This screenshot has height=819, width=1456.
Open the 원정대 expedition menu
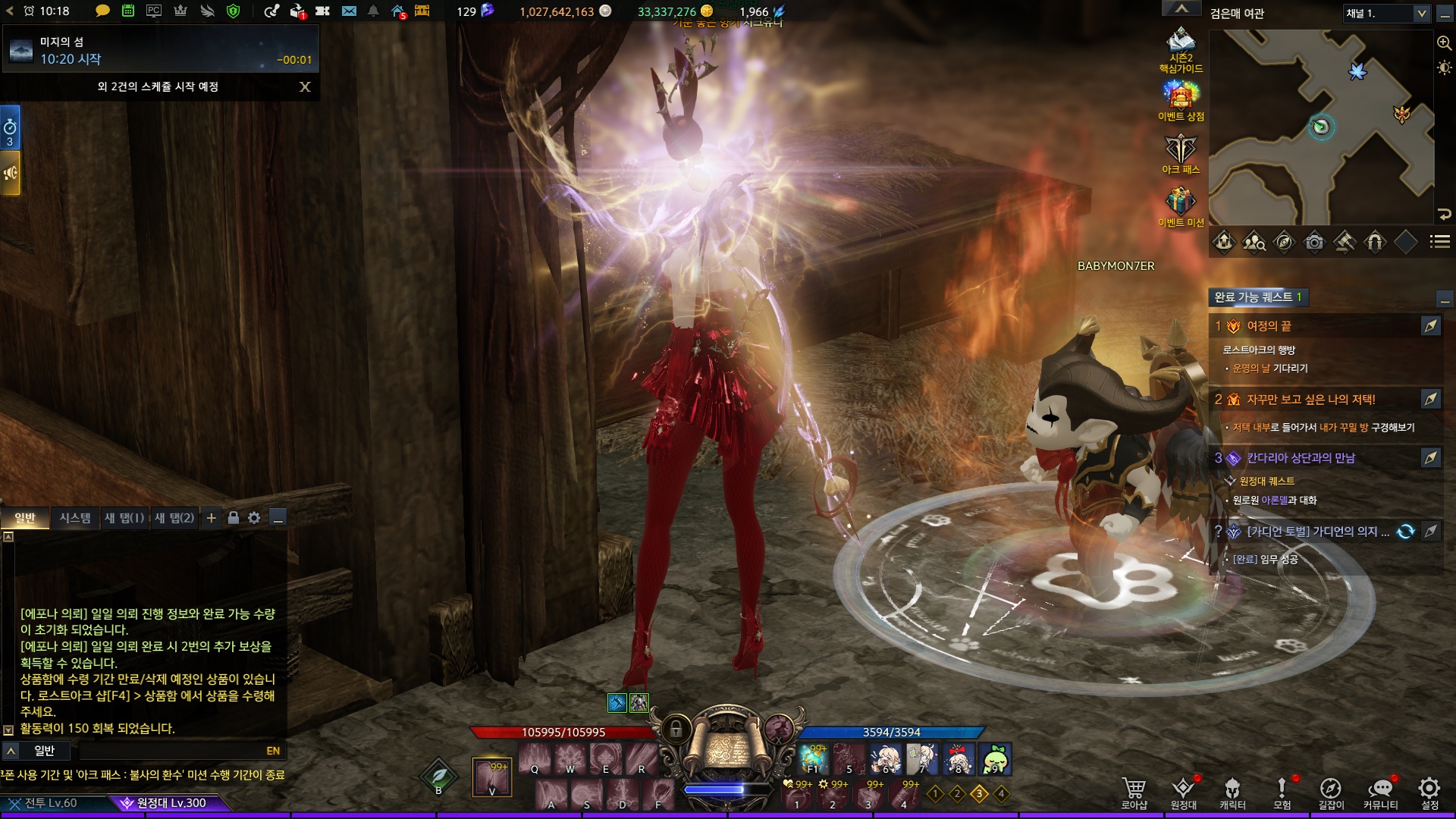click(x=1183, y=792)
